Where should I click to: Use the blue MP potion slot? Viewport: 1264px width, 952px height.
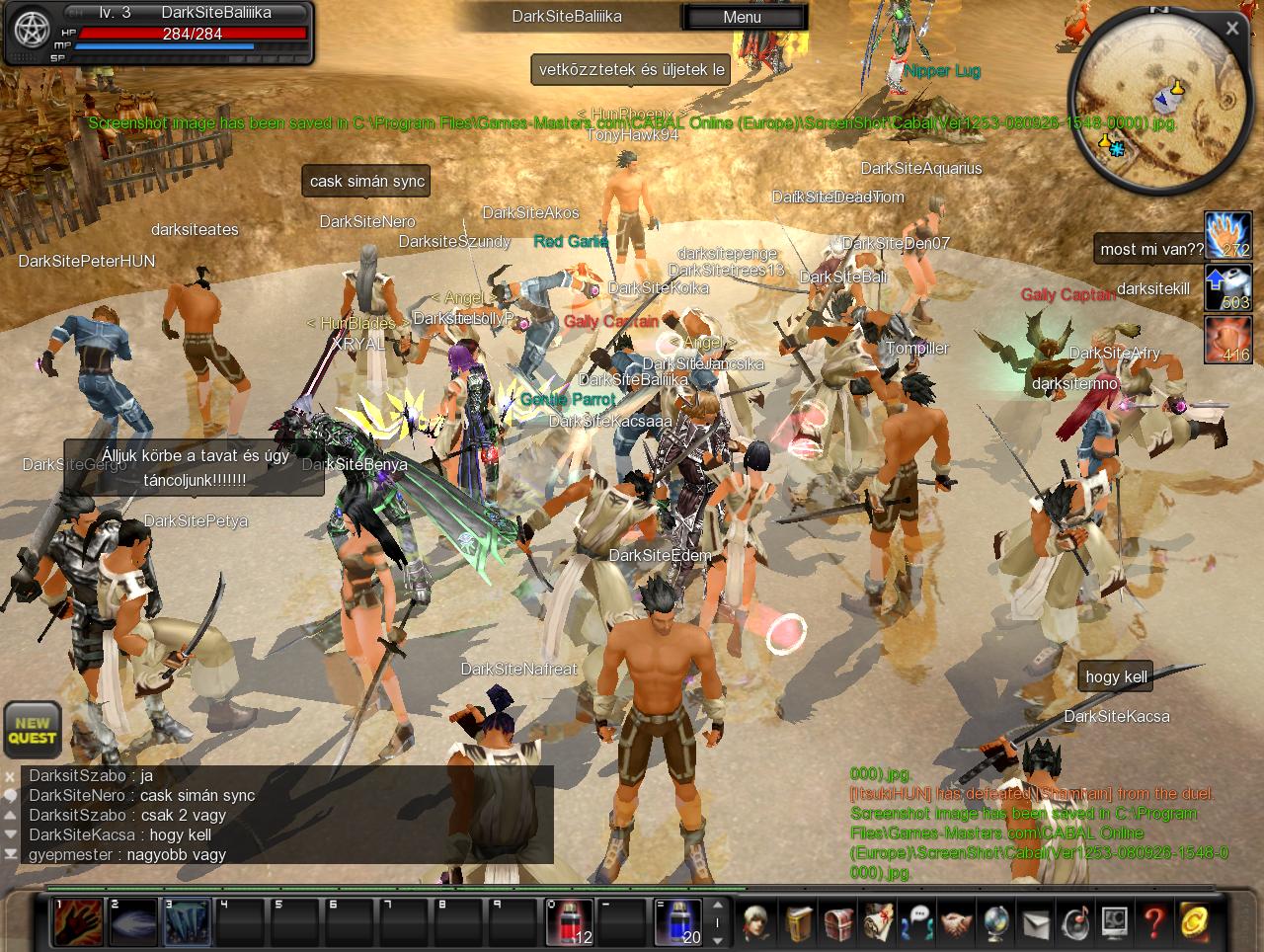point(677,921)
